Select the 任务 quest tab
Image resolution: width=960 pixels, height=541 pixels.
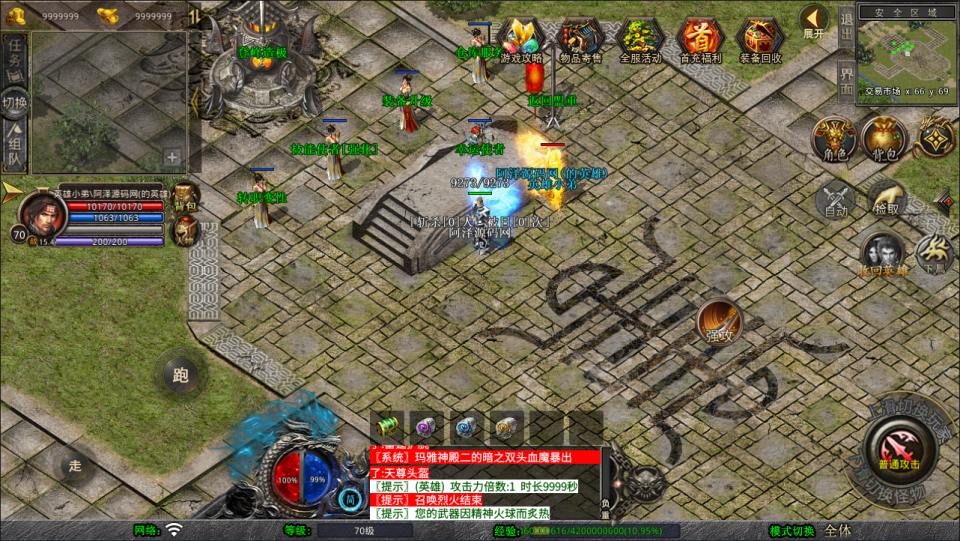tap(14, 56)
